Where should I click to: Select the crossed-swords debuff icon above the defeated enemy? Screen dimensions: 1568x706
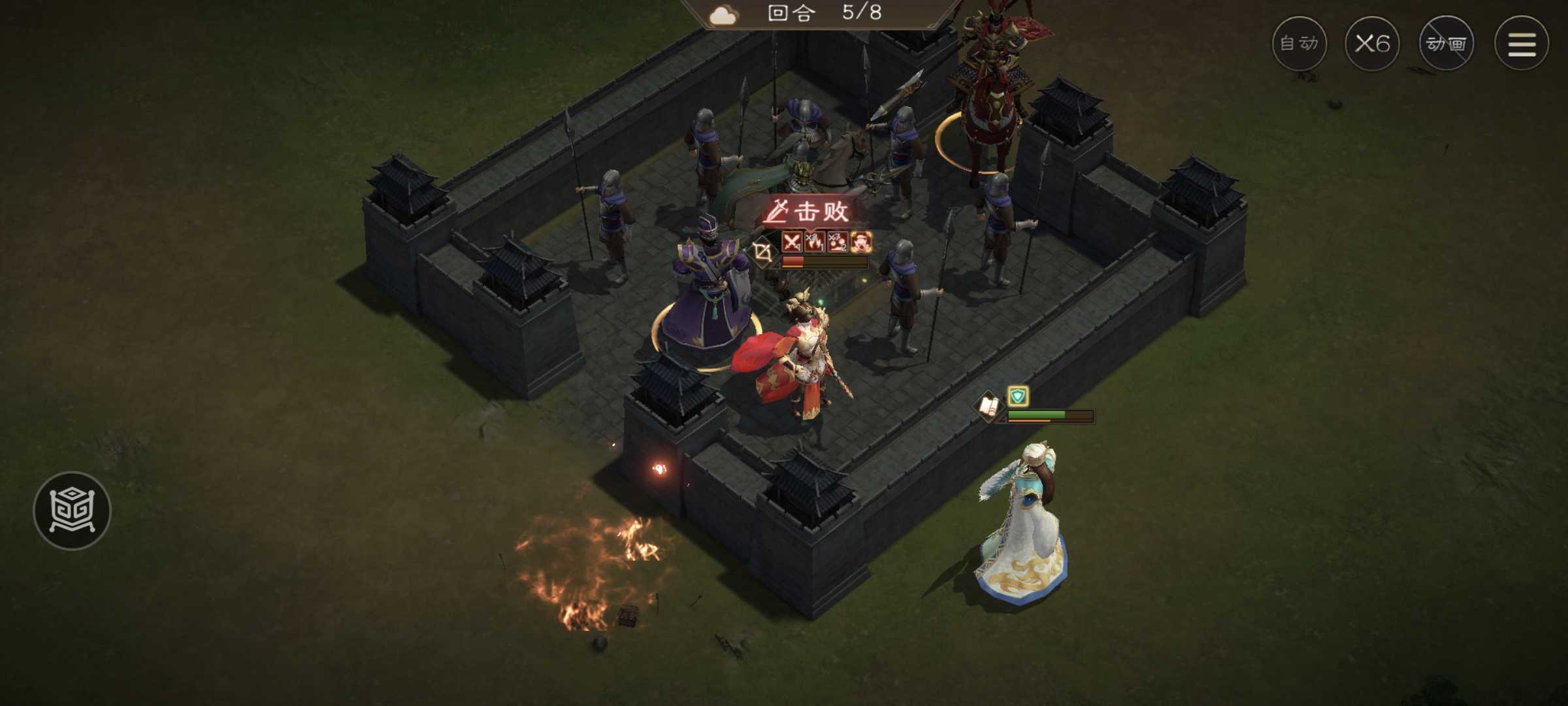tap(791, 242)
